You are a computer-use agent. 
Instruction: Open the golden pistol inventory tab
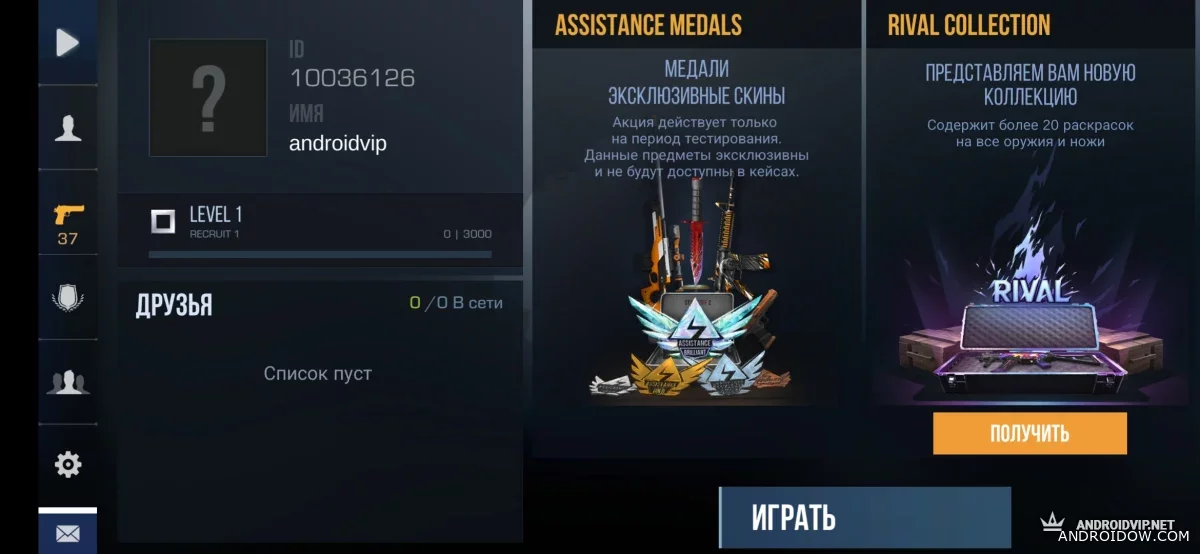coord(67,223)
